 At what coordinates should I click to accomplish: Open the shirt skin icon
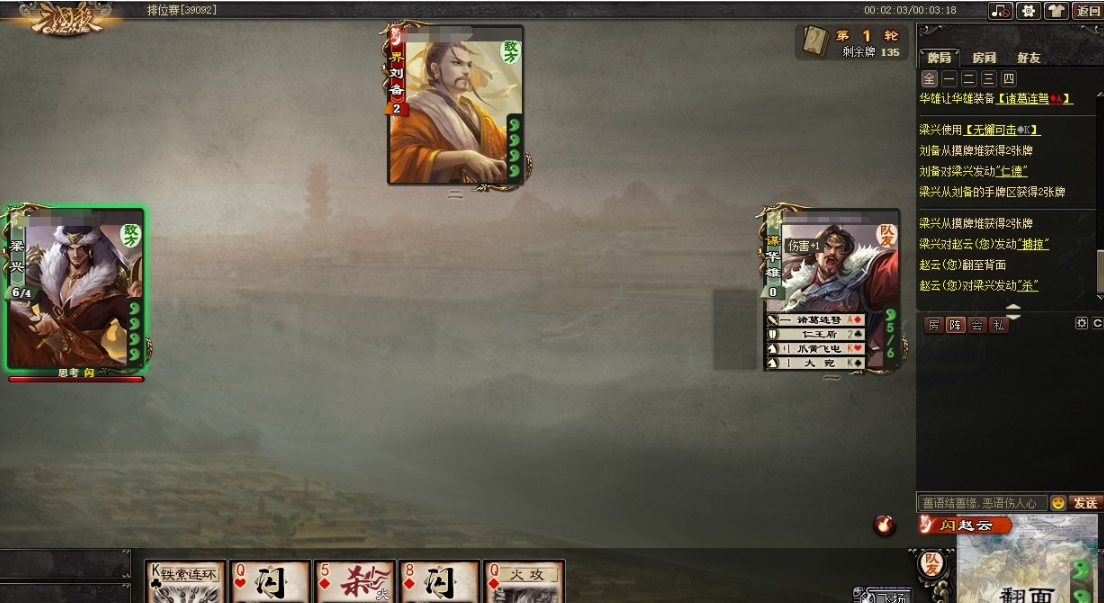pyautogui.click(x=1057, y=11)
